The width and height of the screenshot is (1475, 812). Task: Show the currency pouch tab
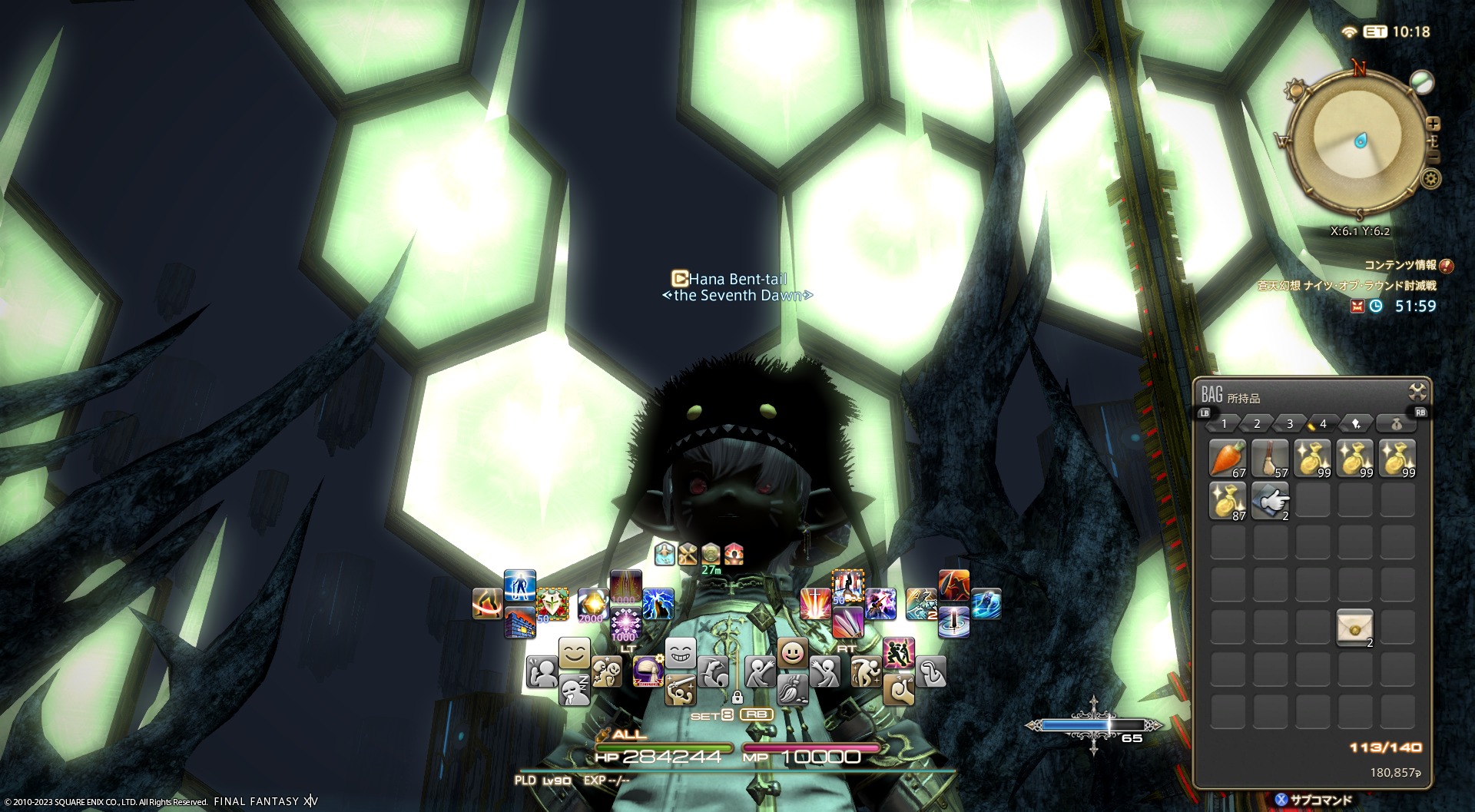click(x=1397, y=424)
